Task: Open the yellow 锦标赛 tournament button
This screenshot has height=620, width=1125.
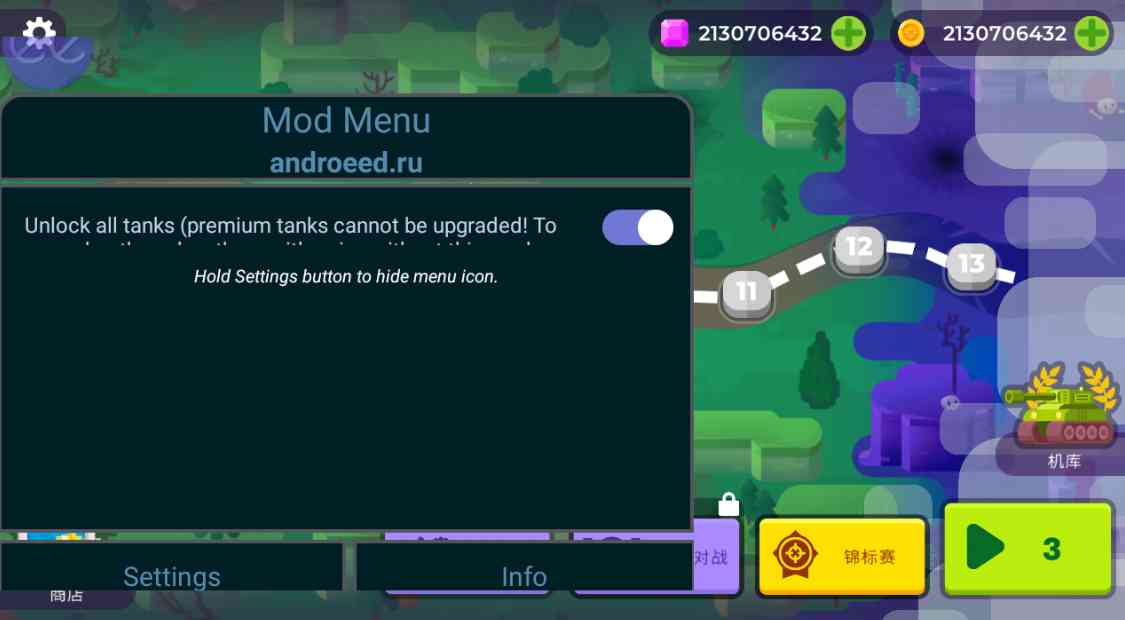Action: tap(842, 556)
